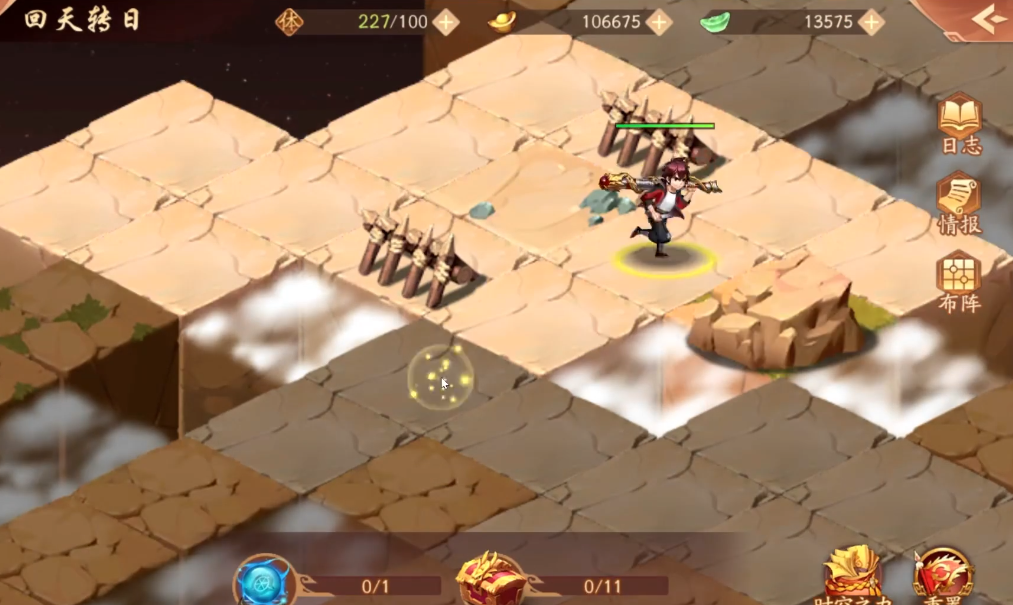Open the 日志 log book
Screen dimensions: 1013x605
tap(959, 123)
